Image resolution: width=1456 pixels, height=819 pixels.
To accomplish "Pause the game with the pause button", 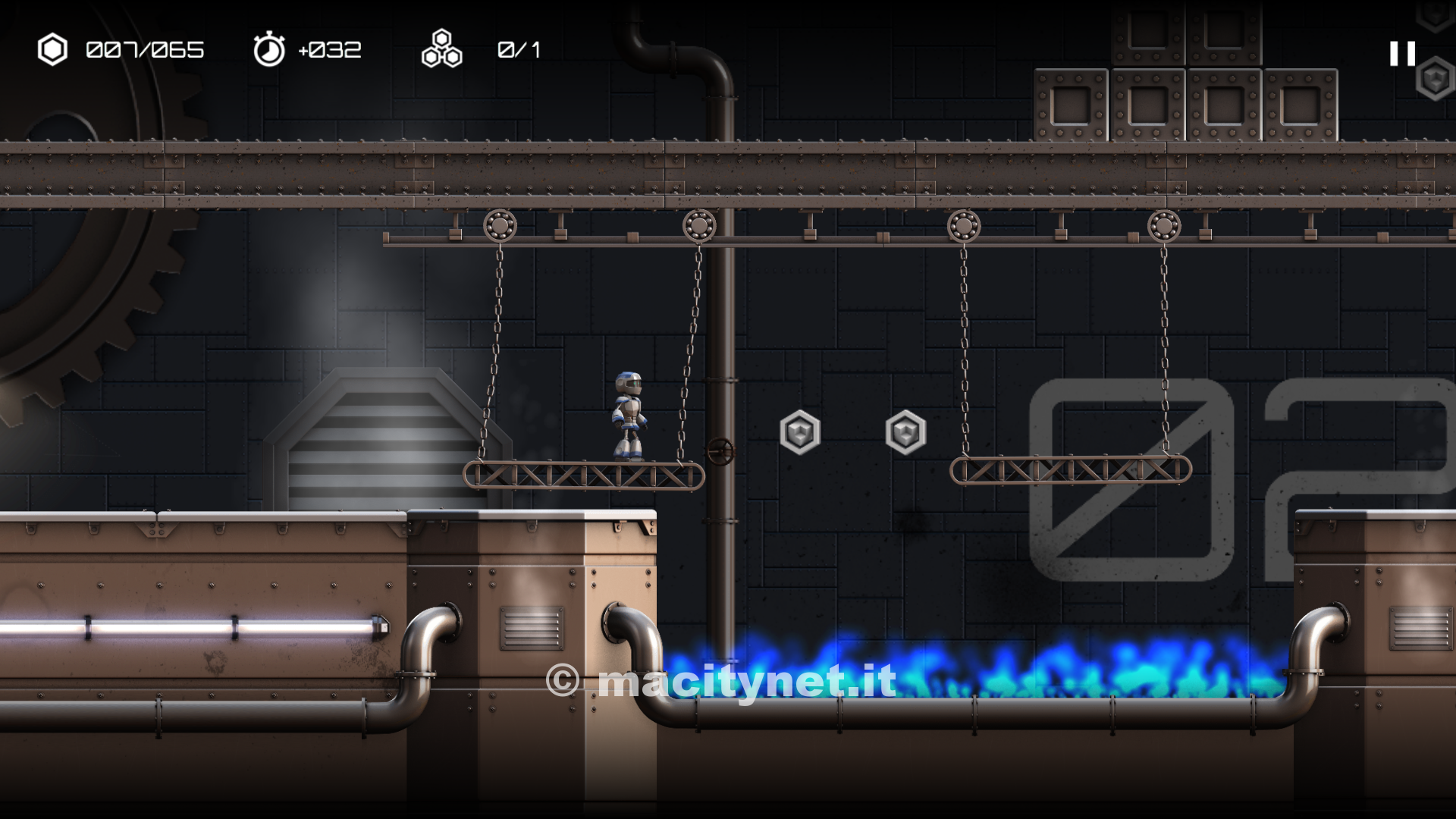I will (1402, 53).
